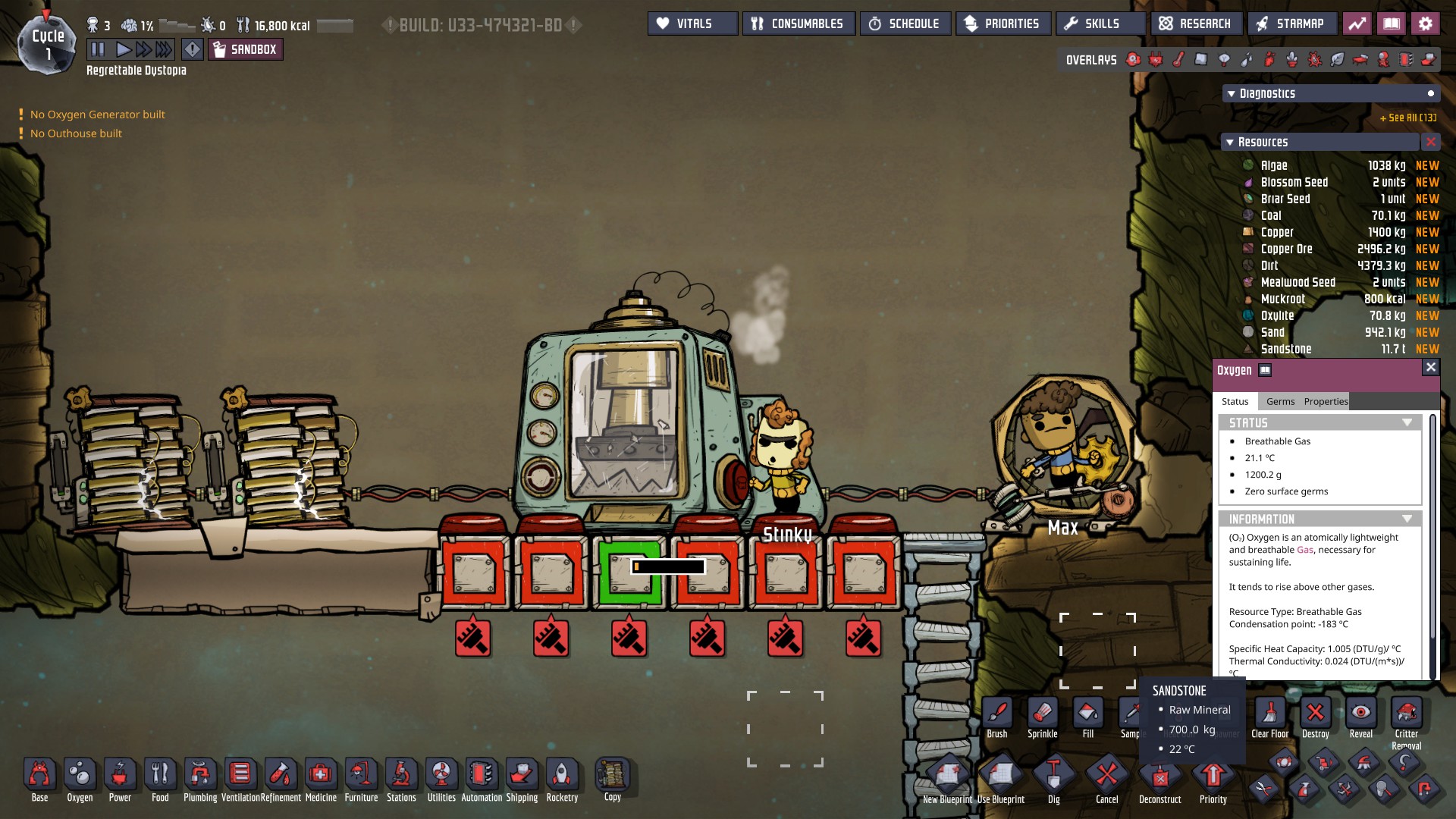The width and height of the screenshot is (1456, 819).
Task: Close the Oxygen info panel
Action: (1430, 368)
